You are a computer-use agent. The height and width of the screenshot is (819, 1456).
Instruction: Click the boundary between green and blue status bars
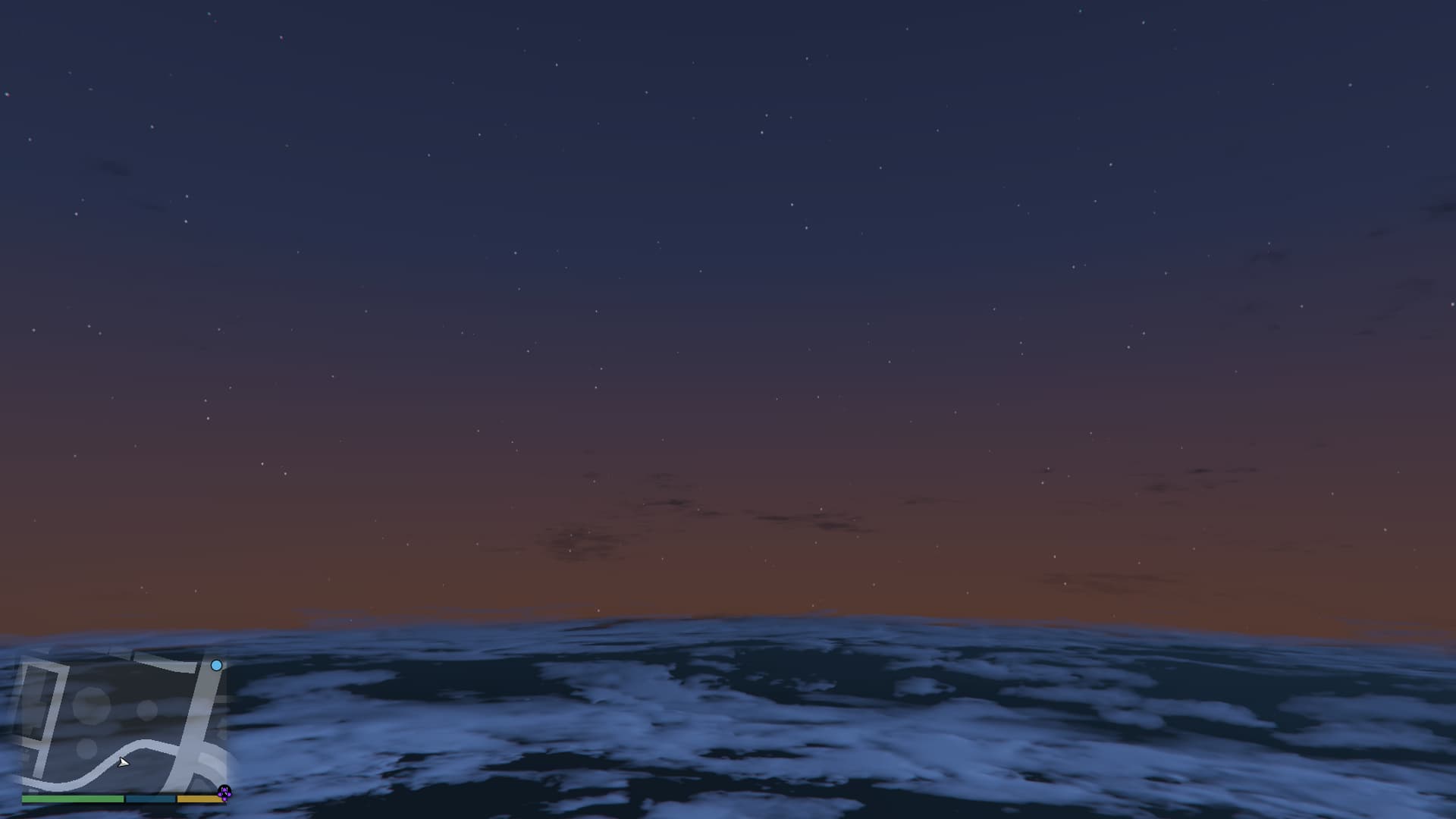click(124, 799)
